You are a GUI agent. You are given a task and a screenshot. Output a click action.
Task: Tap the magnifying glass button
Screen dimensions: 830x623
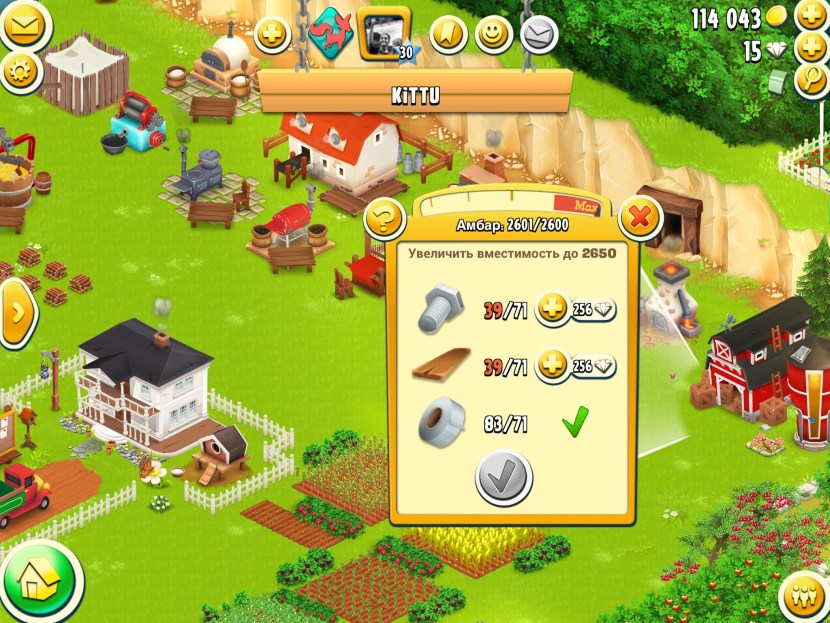click(x=811, y=81)
